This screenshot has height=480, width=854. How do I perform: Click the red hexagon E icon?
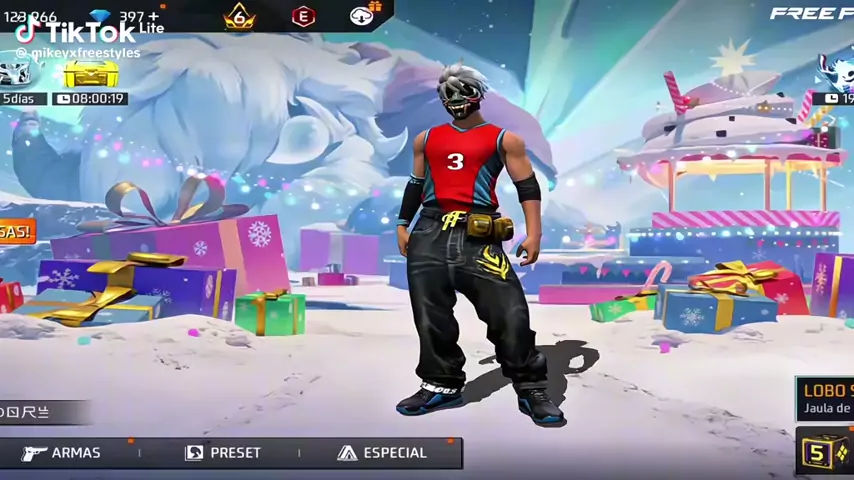pyautogui.click(x=303, y=16)
